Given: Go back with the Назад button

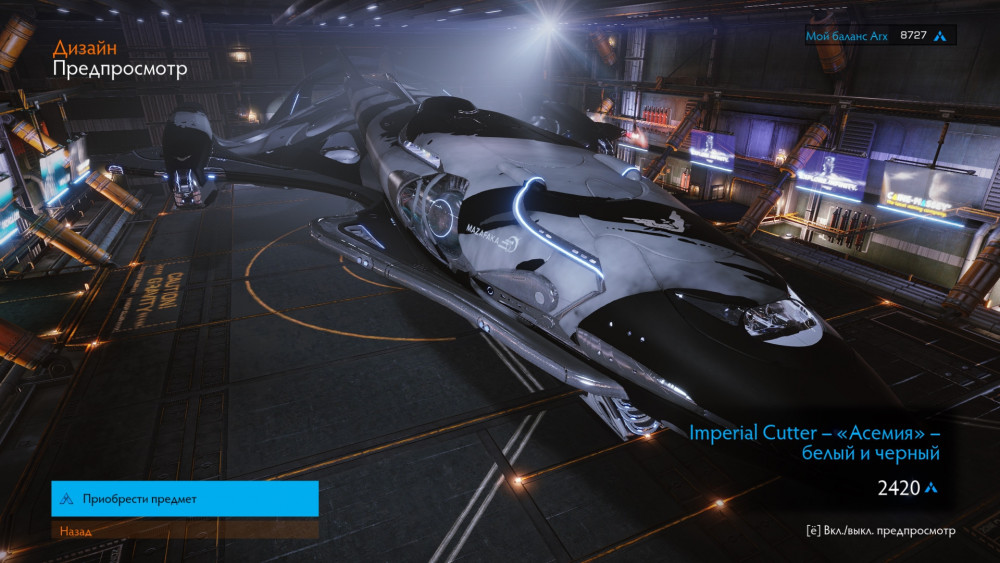Looking at the screenshot, I should pos(185,530).
